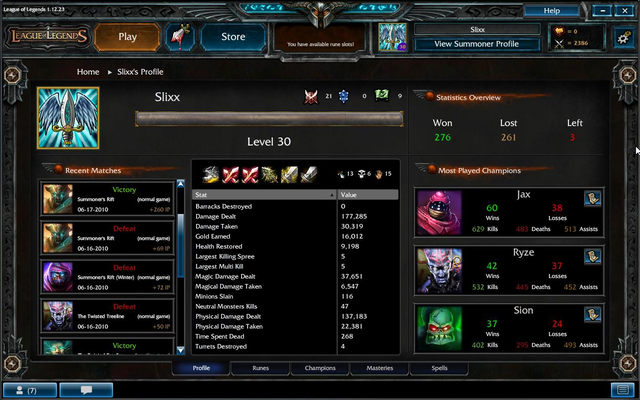Switch to the Champions tab
This screenshot has height=400, width=640.
(x=319, y=368)
